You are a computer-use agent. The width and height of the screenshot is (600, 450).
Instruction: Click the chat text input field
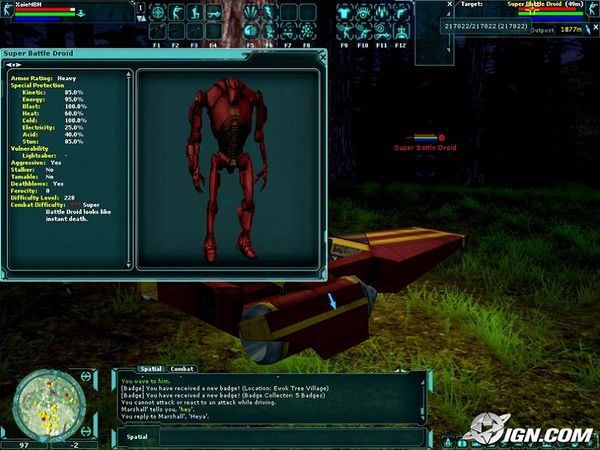pyautogui.click(x=270, y=436)
